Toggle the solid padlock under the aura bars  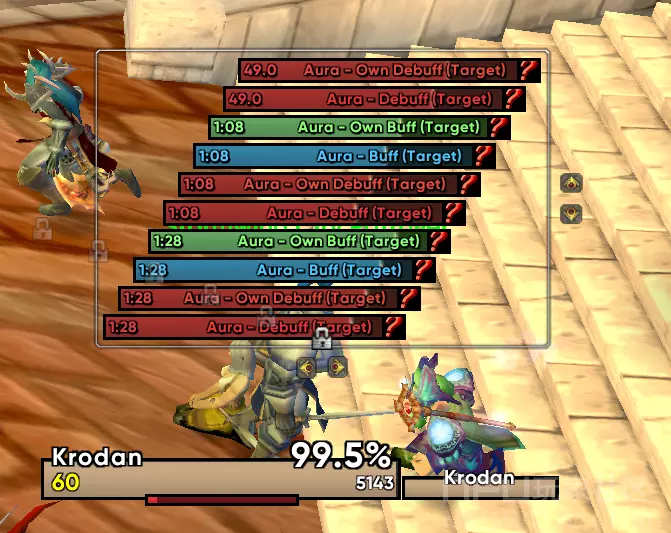321,341
